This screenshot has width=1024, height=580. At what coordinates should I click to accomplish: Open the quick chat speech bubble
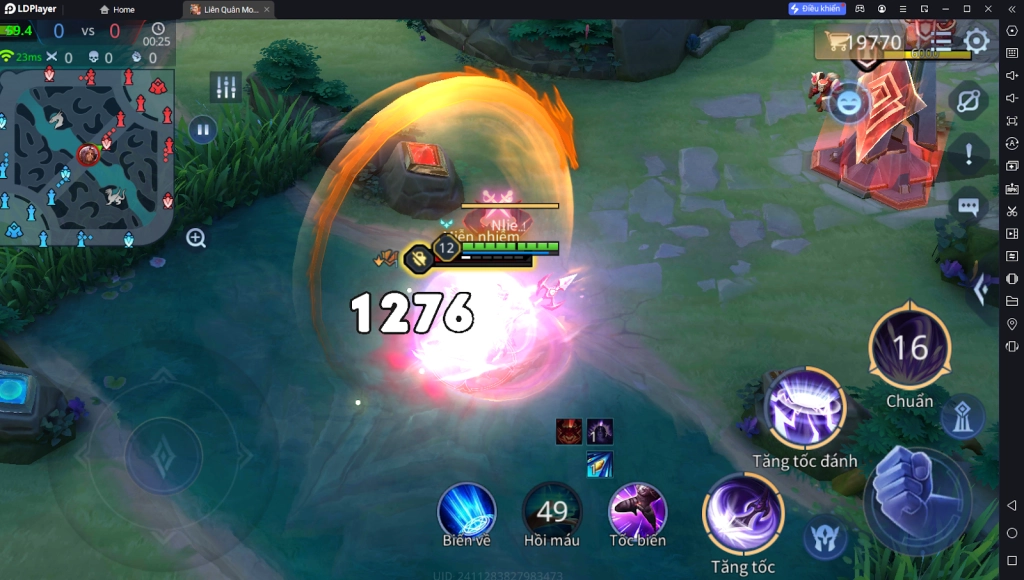click(x=968, y=206)
